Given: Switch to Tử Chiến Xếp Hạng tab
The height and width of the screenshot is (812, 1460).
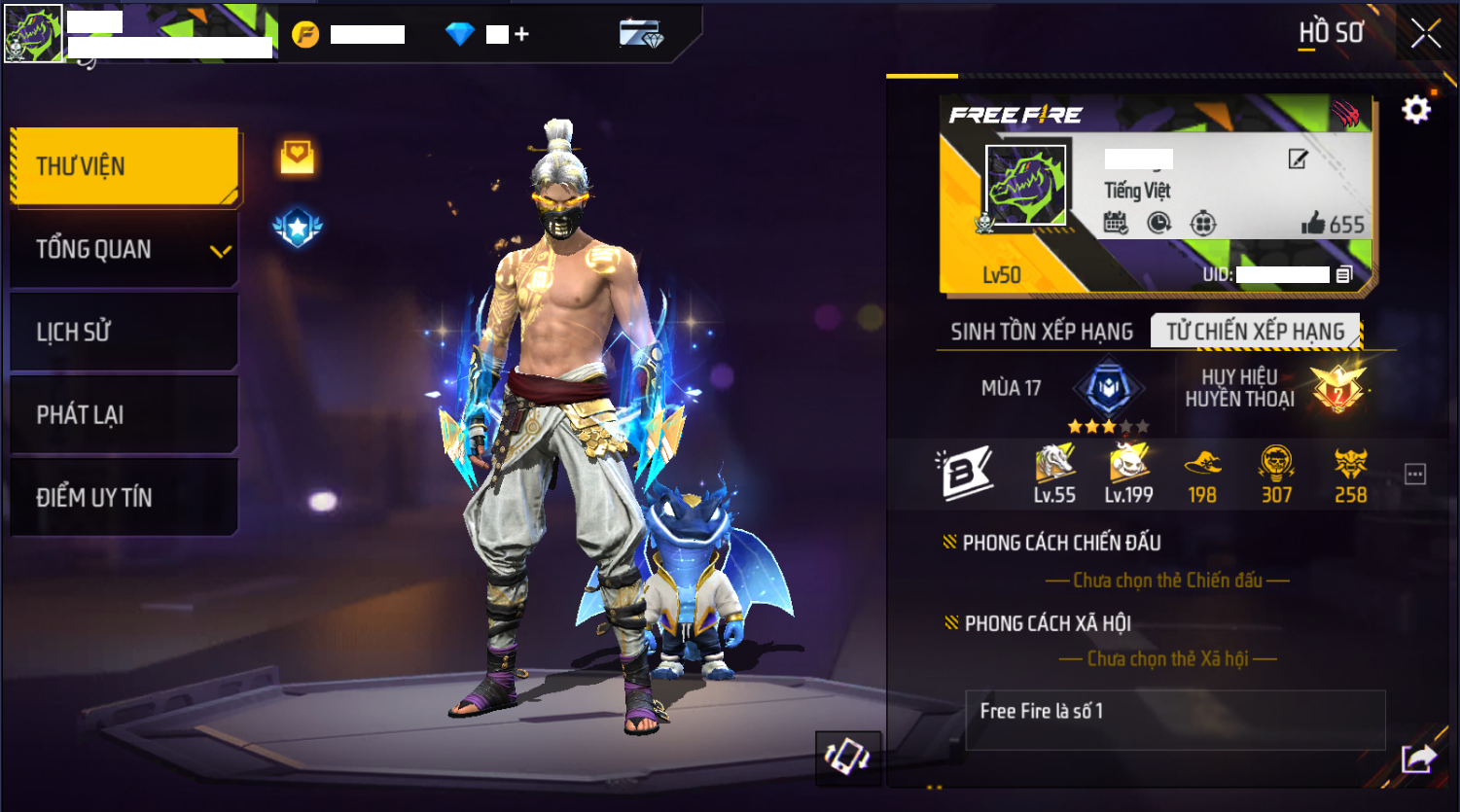Looking at the screenshot, I should [x=1255, y=332].
